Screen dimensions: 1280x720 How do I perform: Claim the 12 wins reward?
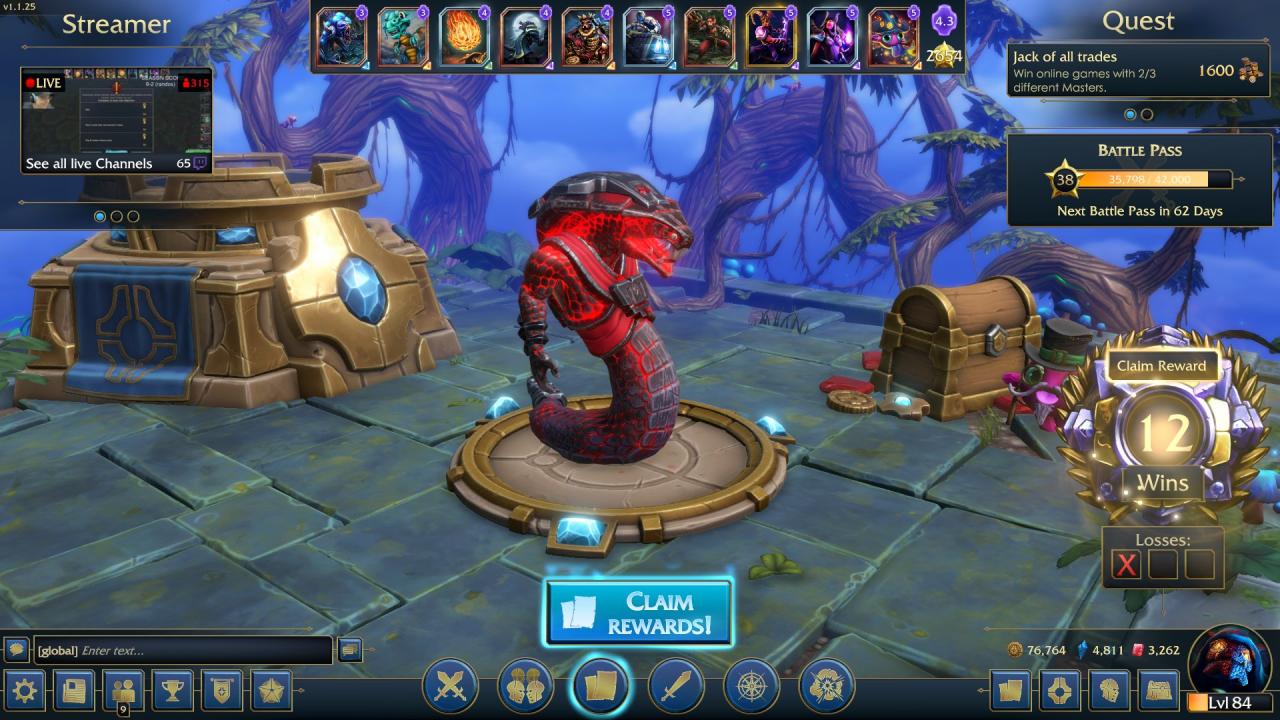[x=1160, y=366]
